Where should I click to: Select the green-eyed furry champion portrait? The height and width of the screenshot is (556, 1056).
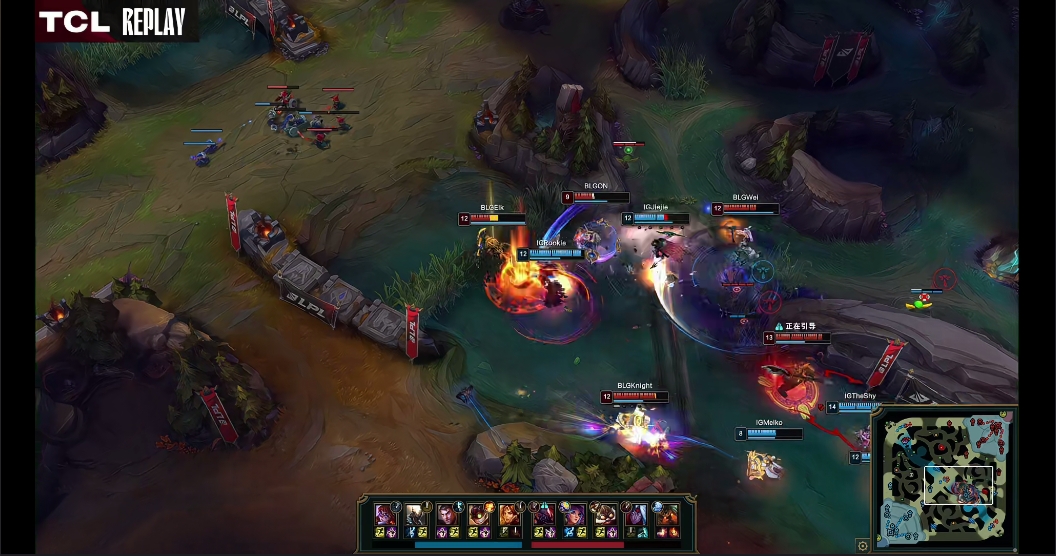[x=478, y=515]
